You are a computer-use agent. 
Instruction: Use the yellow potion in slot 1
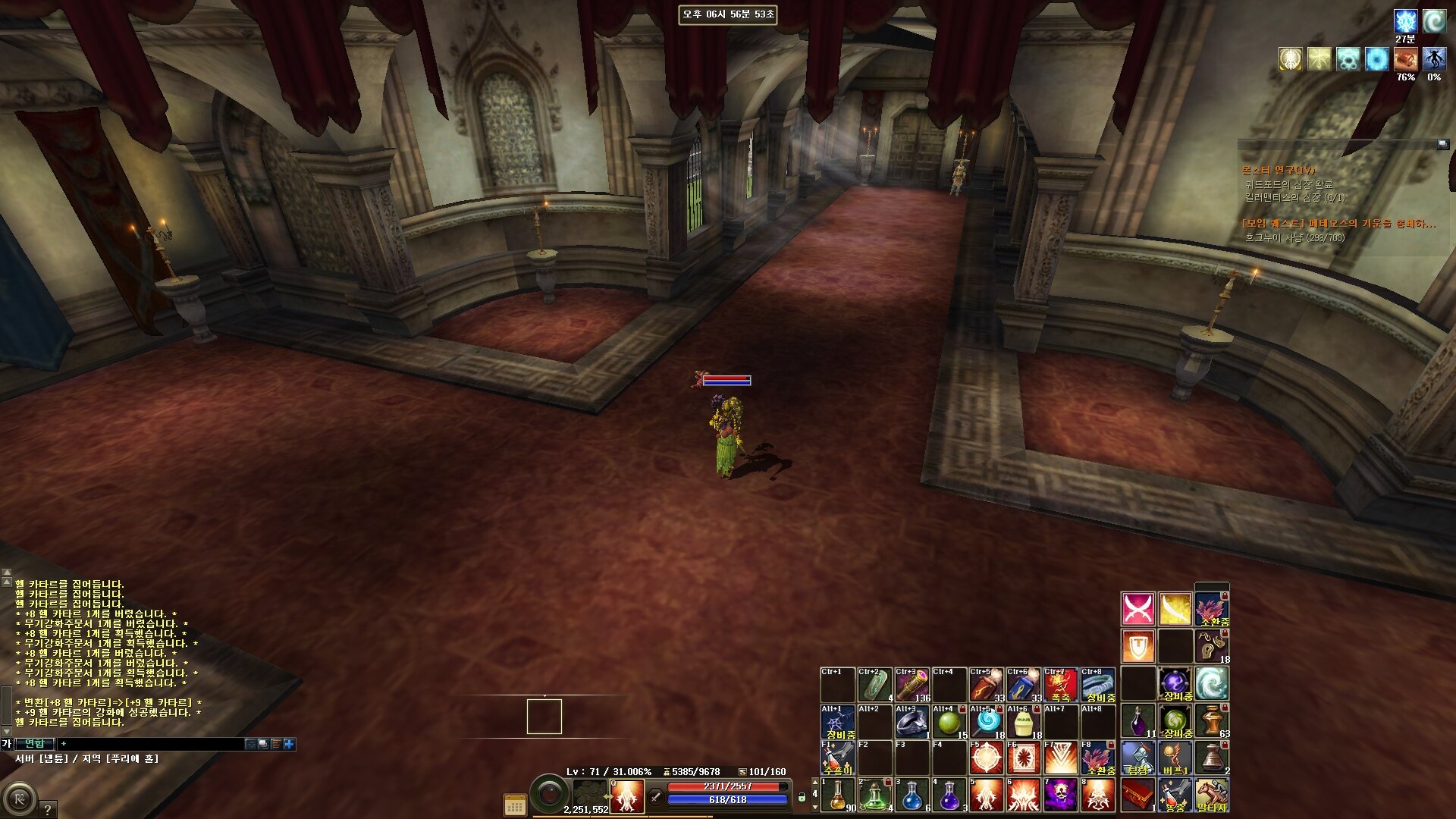(837, 794)
